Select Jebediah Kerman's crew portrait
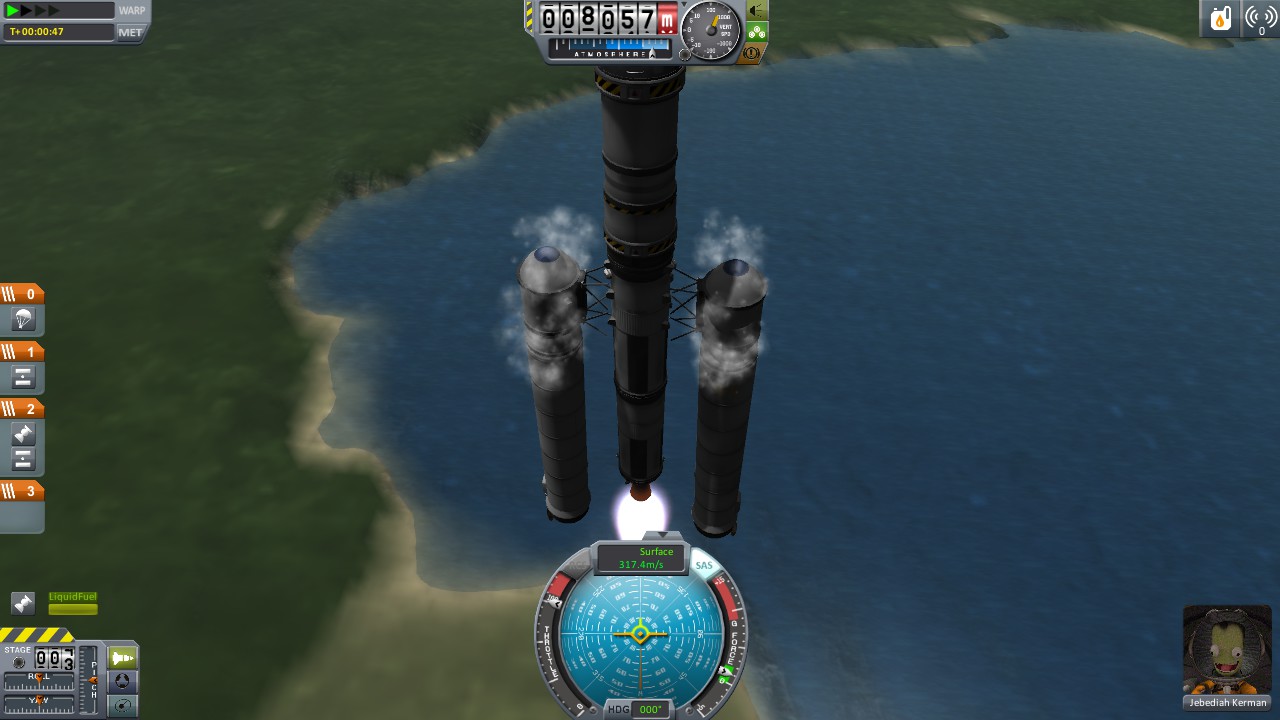This screenshot has height=720, width=1280. tap(1226, 650)
